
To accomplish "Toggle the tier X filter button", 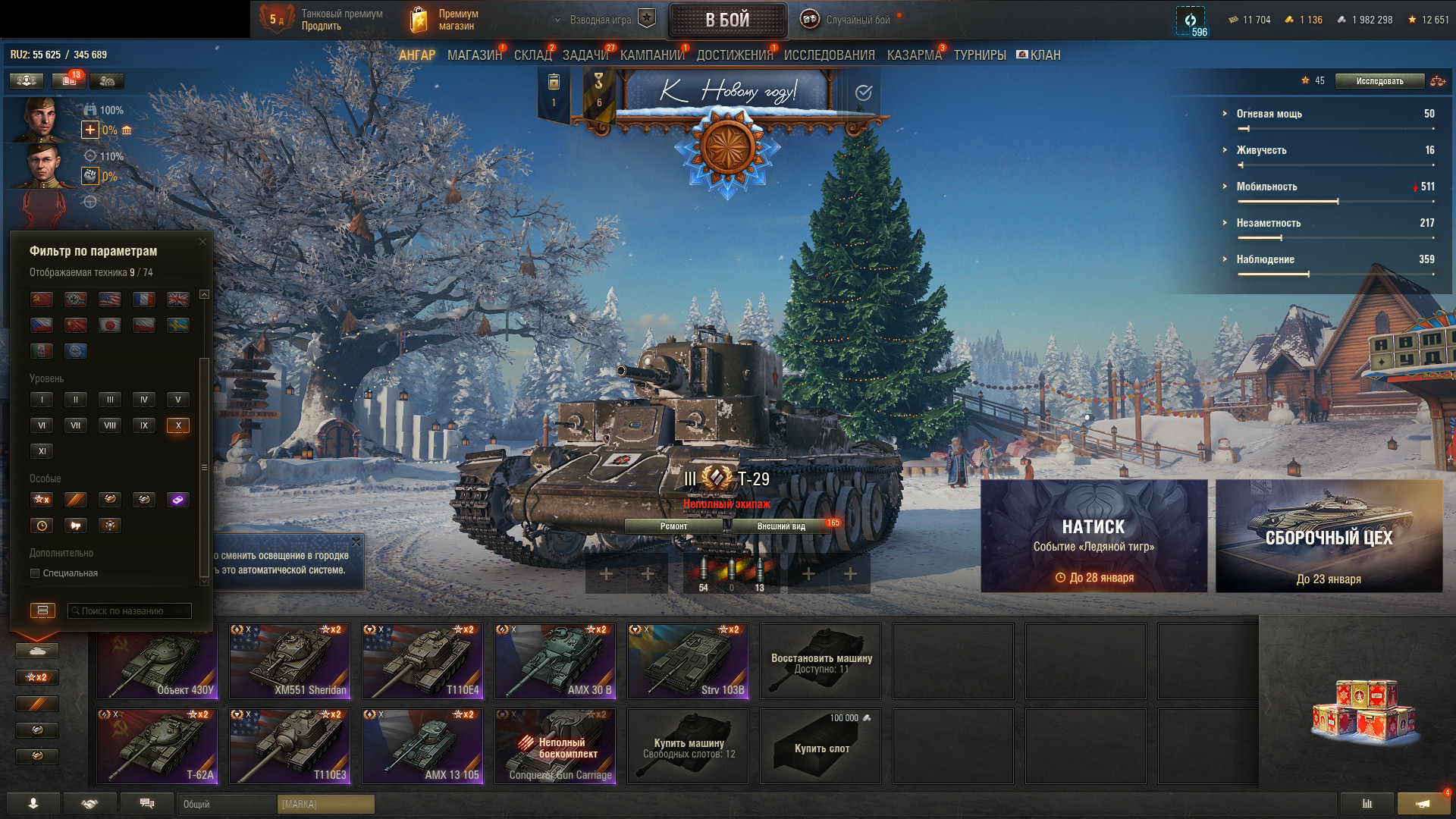I will coord(178,425).
